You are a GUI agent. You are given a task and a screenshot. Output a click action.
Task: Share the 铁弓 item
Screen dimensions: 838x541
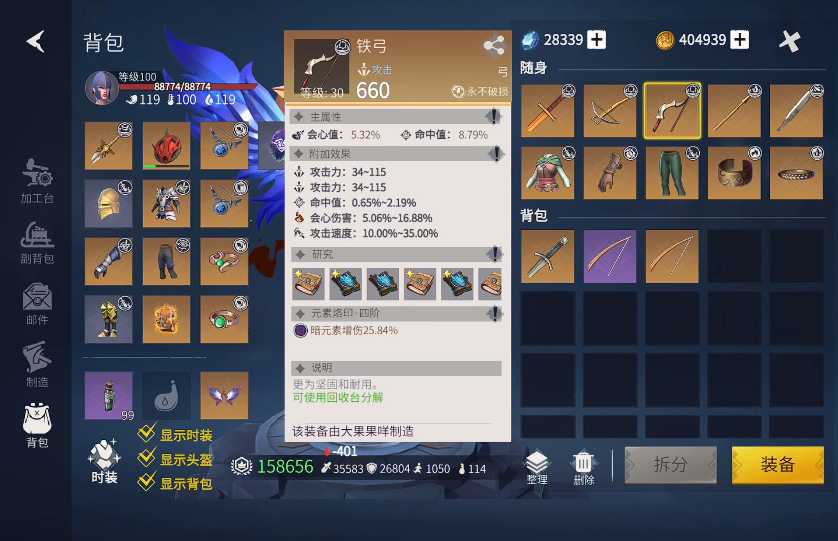pos(494,45)
